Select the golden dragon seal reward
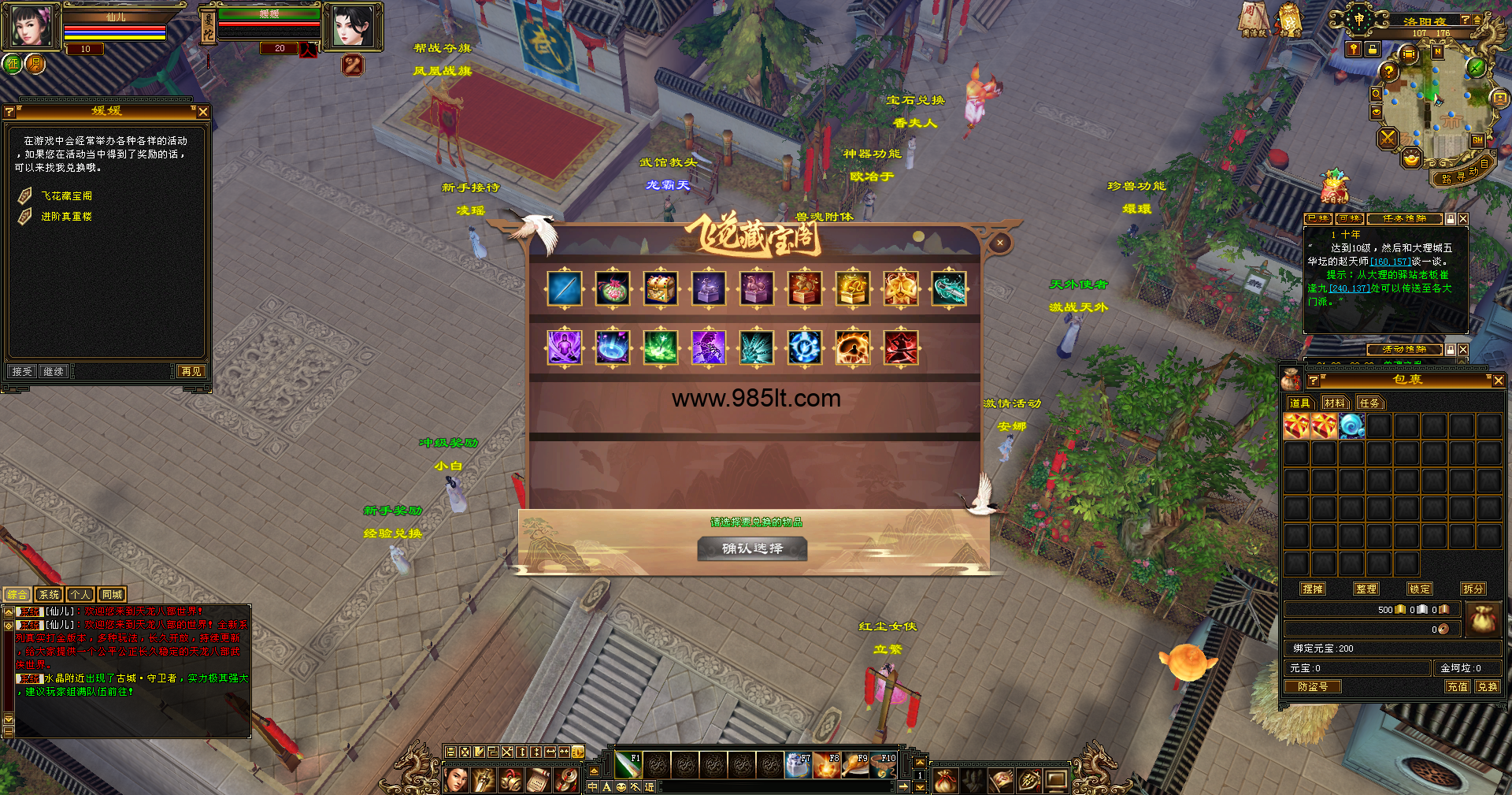Viewport: 1512px width, 795px height. click(x=853, y=288)
